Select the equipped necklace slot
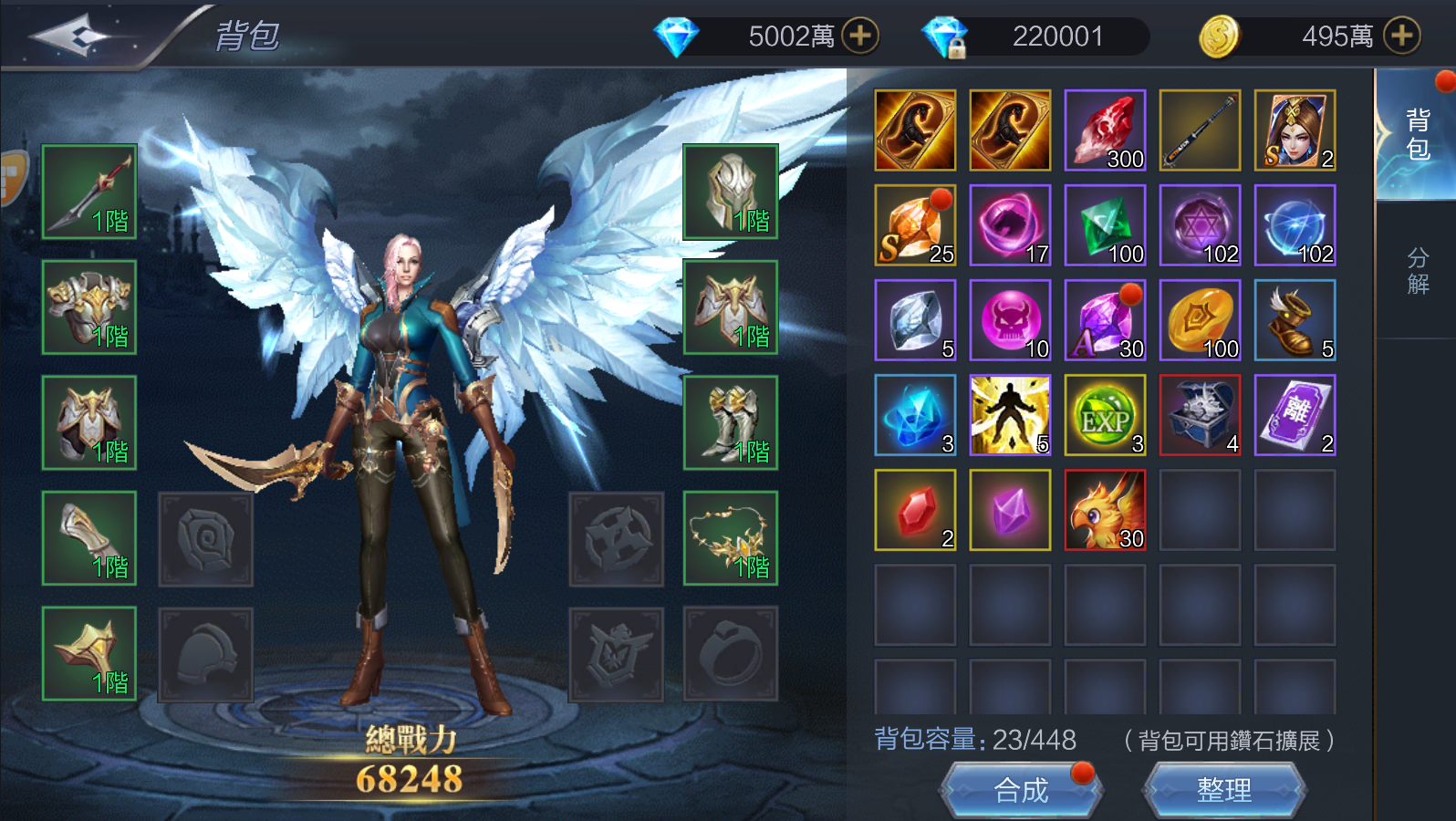 (x=731, y=538)
